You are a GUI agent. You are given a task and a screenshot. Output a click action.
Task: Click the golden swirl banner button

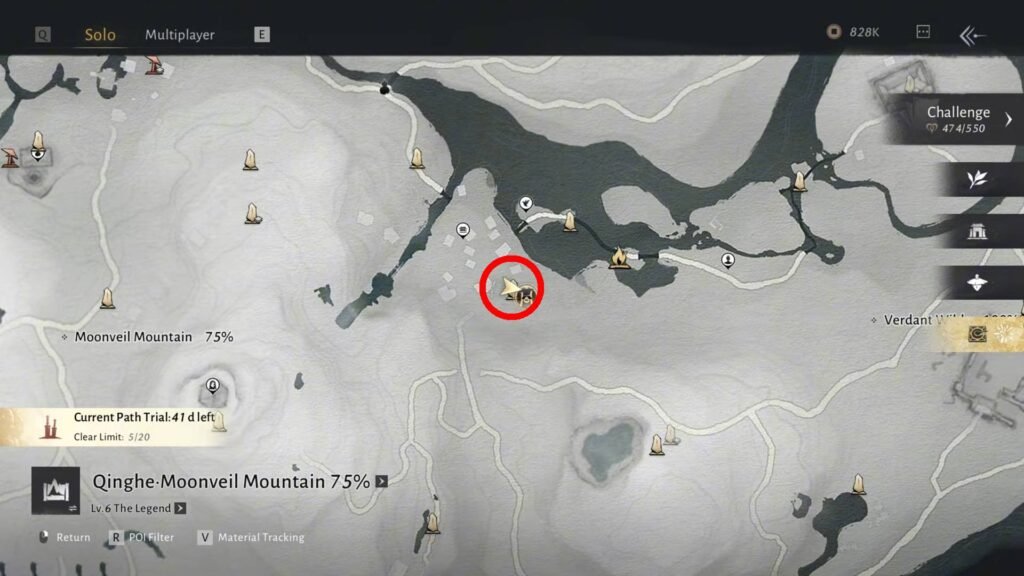pyautogui.click(x=979, y=334)
